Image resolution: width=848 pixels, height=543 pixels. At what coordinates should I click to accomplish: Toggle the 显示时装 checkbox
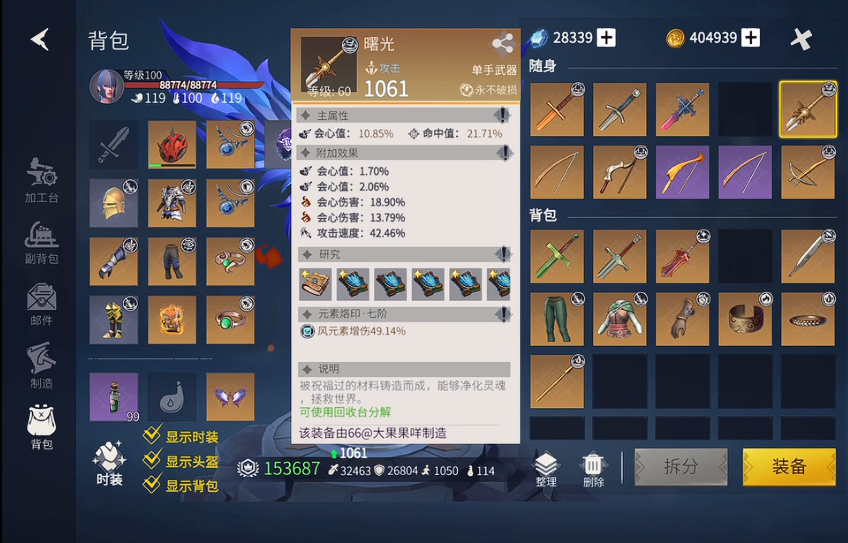tap(152, 436)
